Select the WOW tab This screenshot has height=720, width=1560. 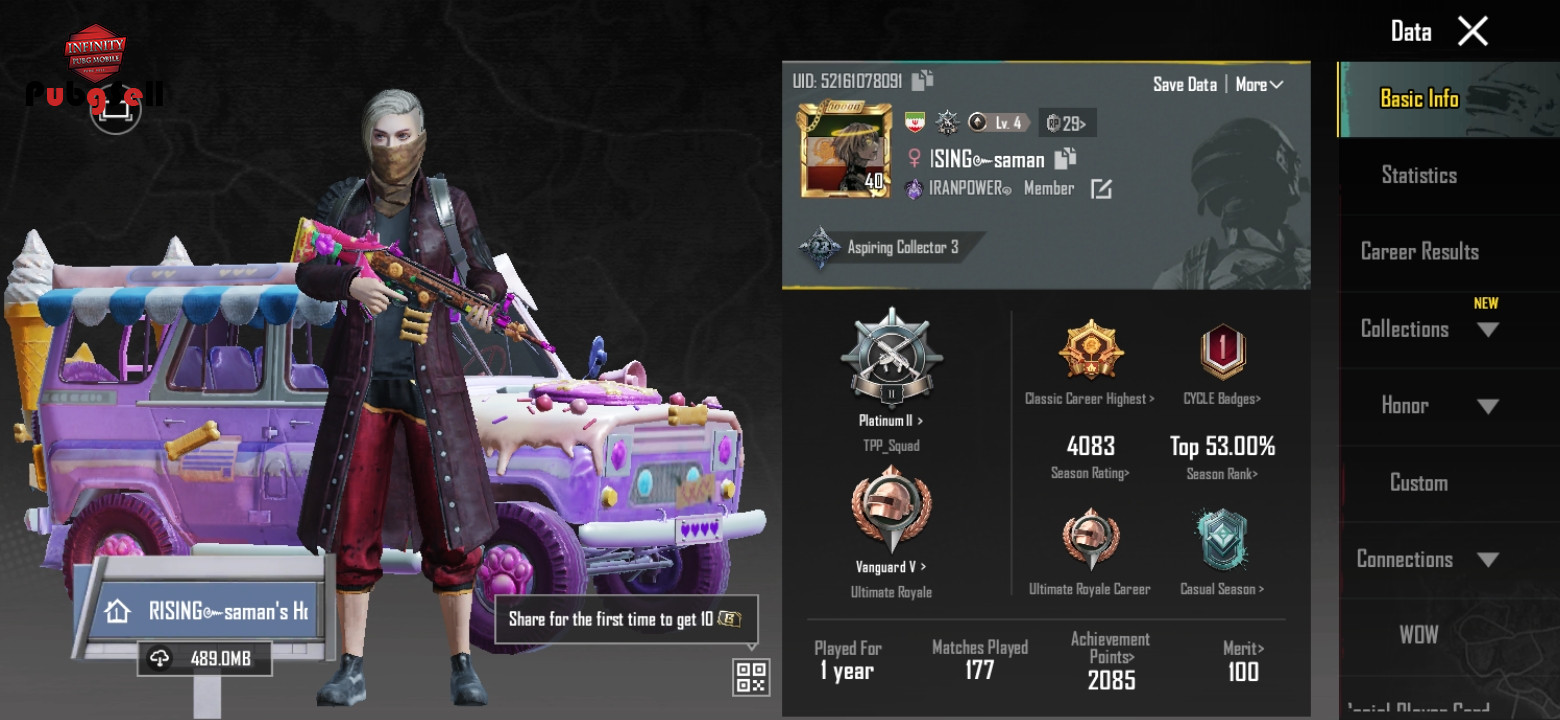tap(1418, 635)
